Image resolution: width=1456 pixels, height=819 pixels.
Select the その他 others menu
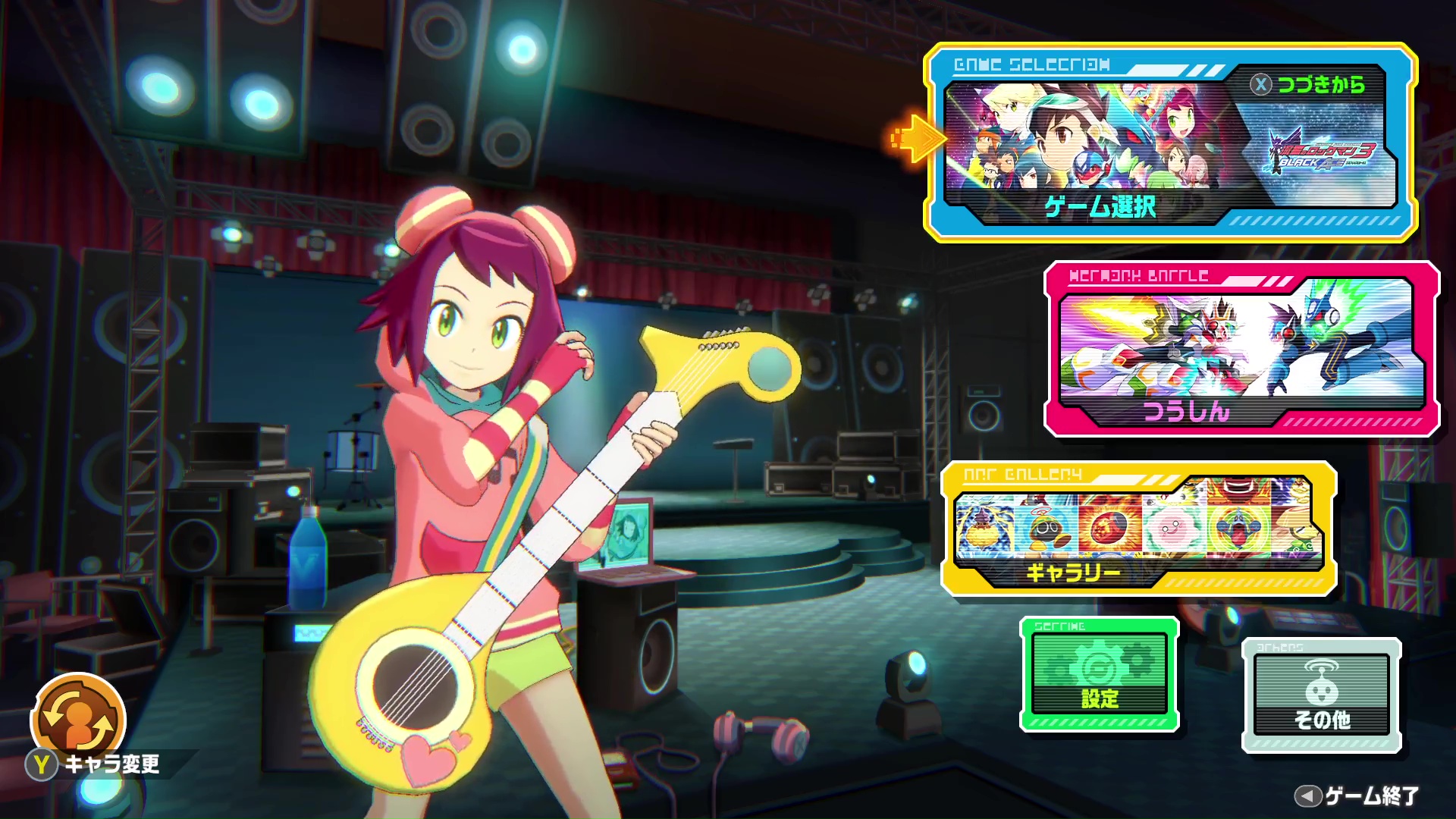pyautogui.click(x=1321, y=695)
